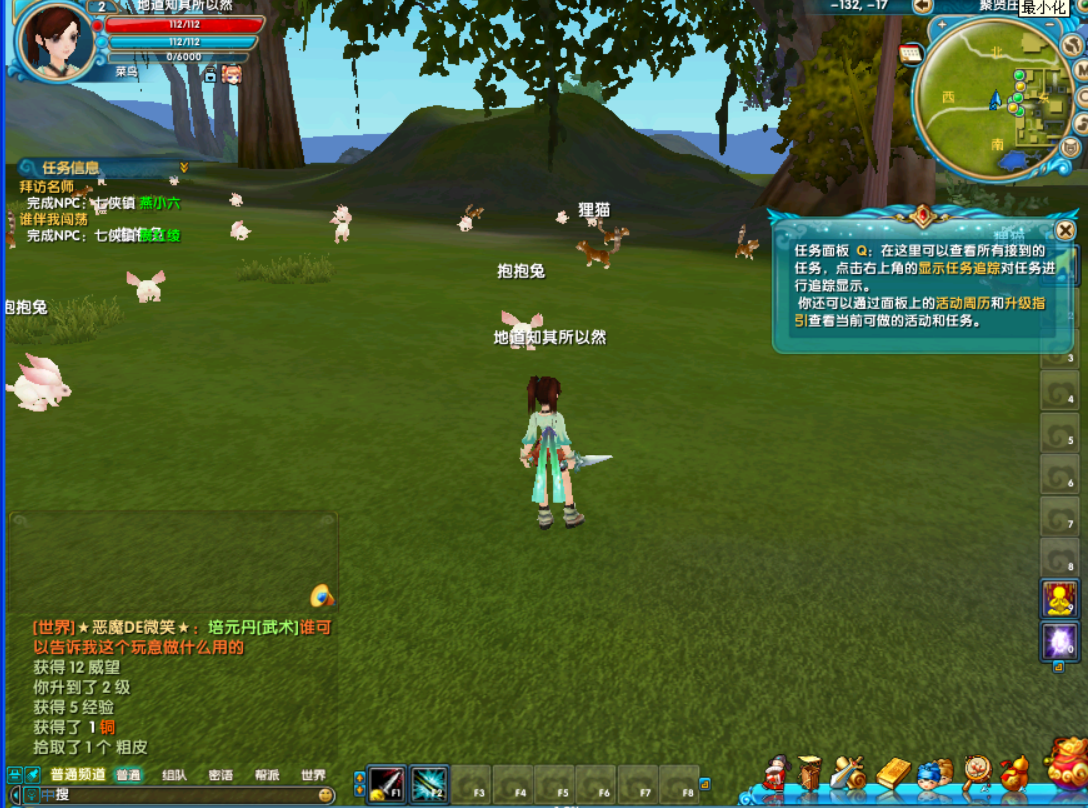Click the circular minimap

click(993, 98)
